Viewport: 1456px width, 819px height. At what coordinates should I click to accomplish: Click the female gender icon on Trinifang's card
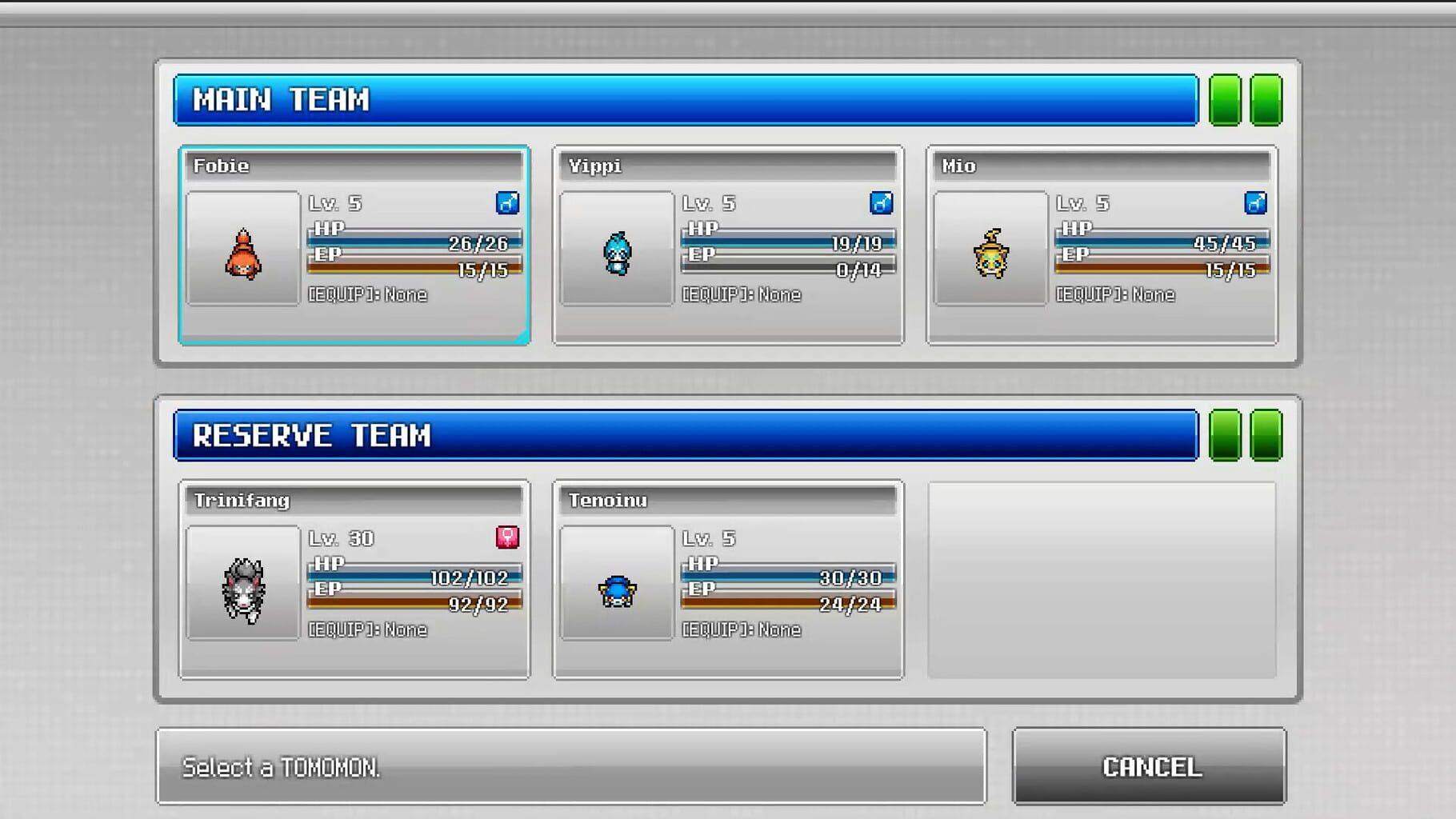506,538
